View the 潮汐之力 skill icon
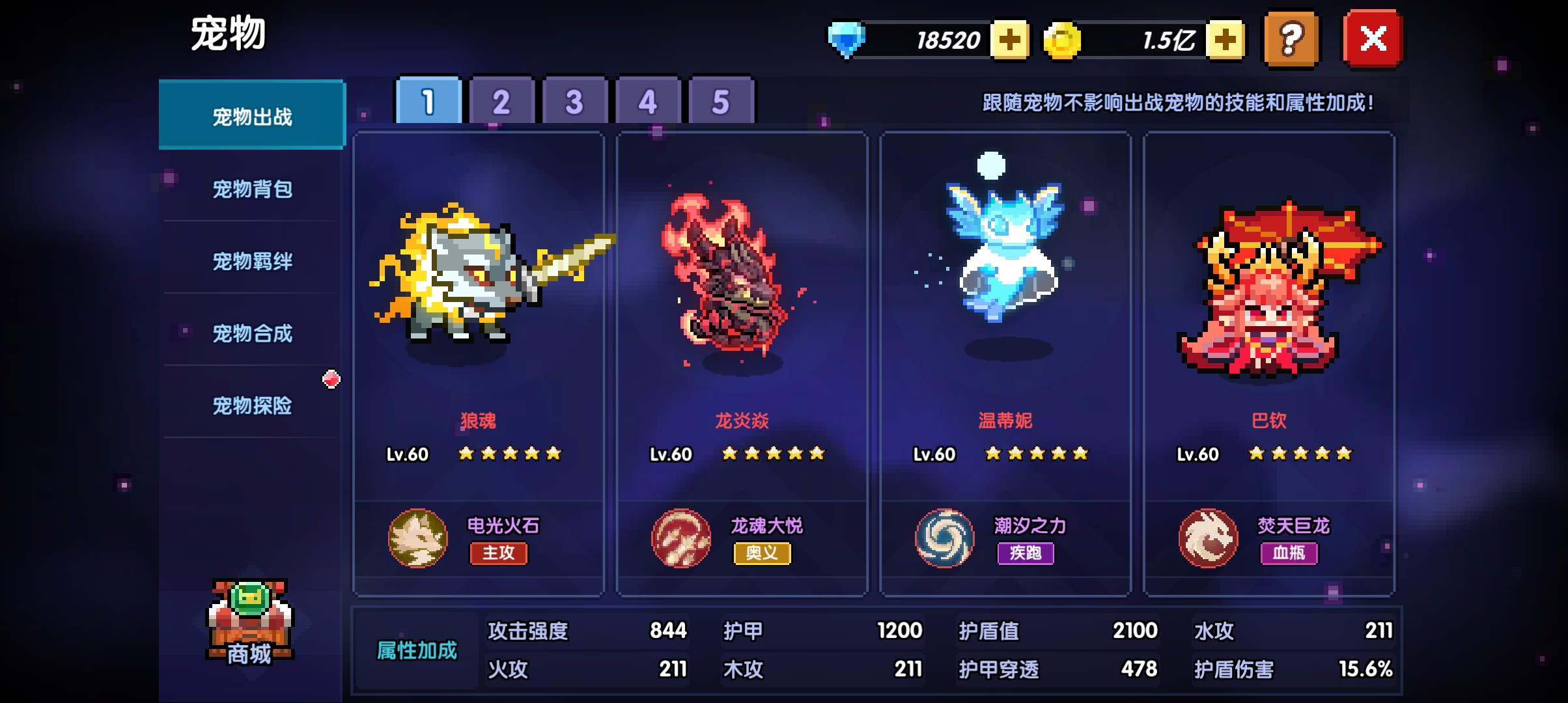Screen dimensions: 1568x703 pyautogui.click(x=944, y=538)
